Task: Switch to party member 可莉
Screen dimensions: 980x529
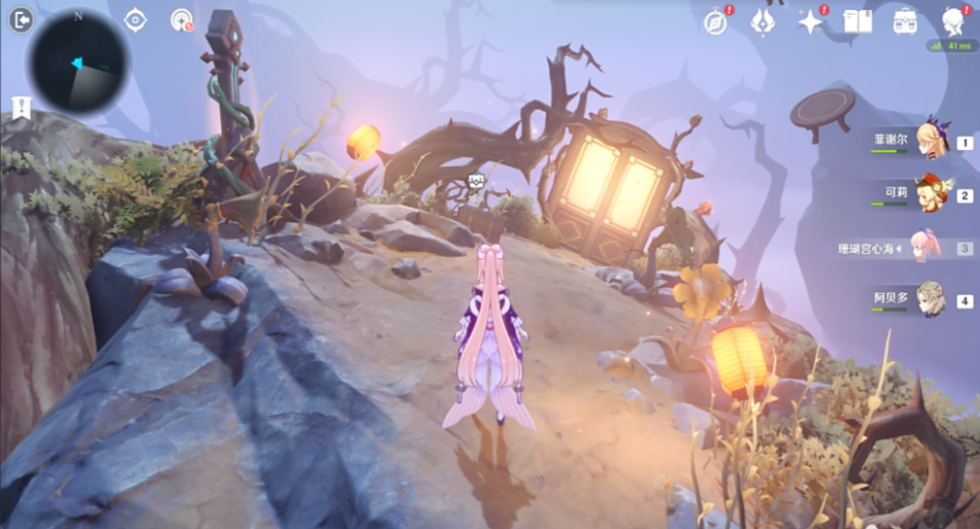Action: pos(932,194)
